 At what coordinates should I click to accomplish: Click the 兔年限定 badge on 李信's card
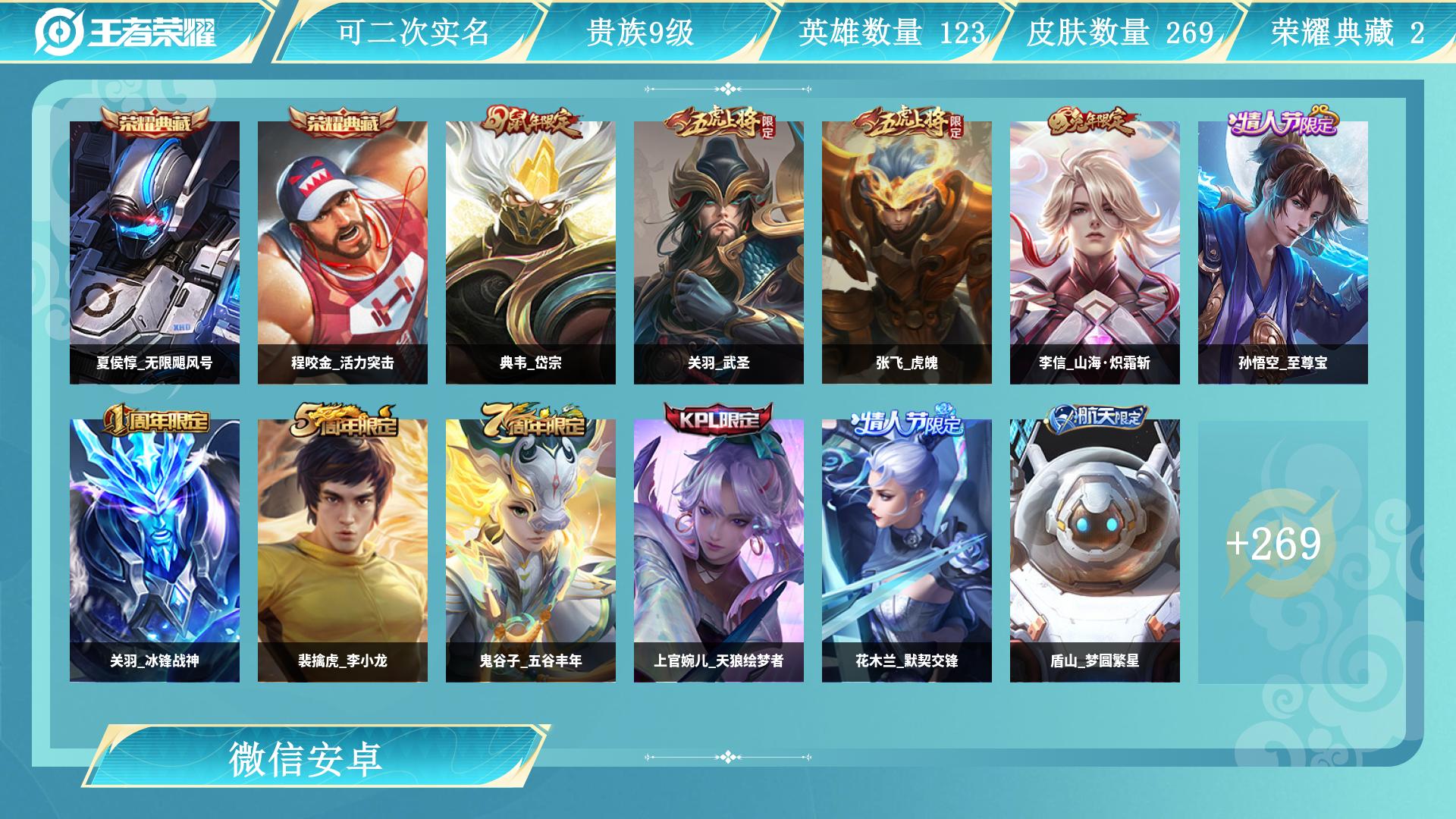pyautogui.click(x=1095, y=122)
